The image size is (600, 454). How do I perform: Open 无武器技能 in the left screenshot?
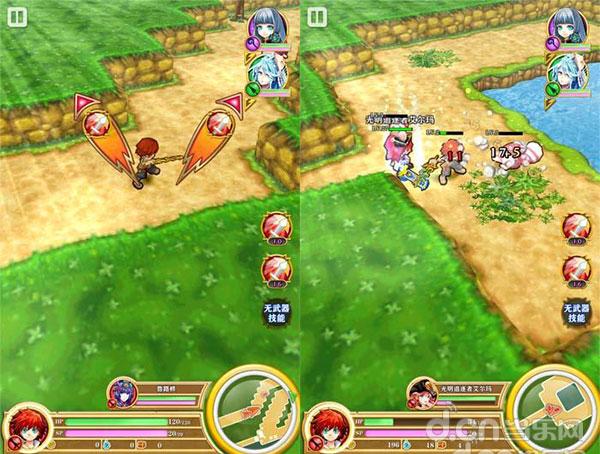pyautogui.click(x=277, y=312)
